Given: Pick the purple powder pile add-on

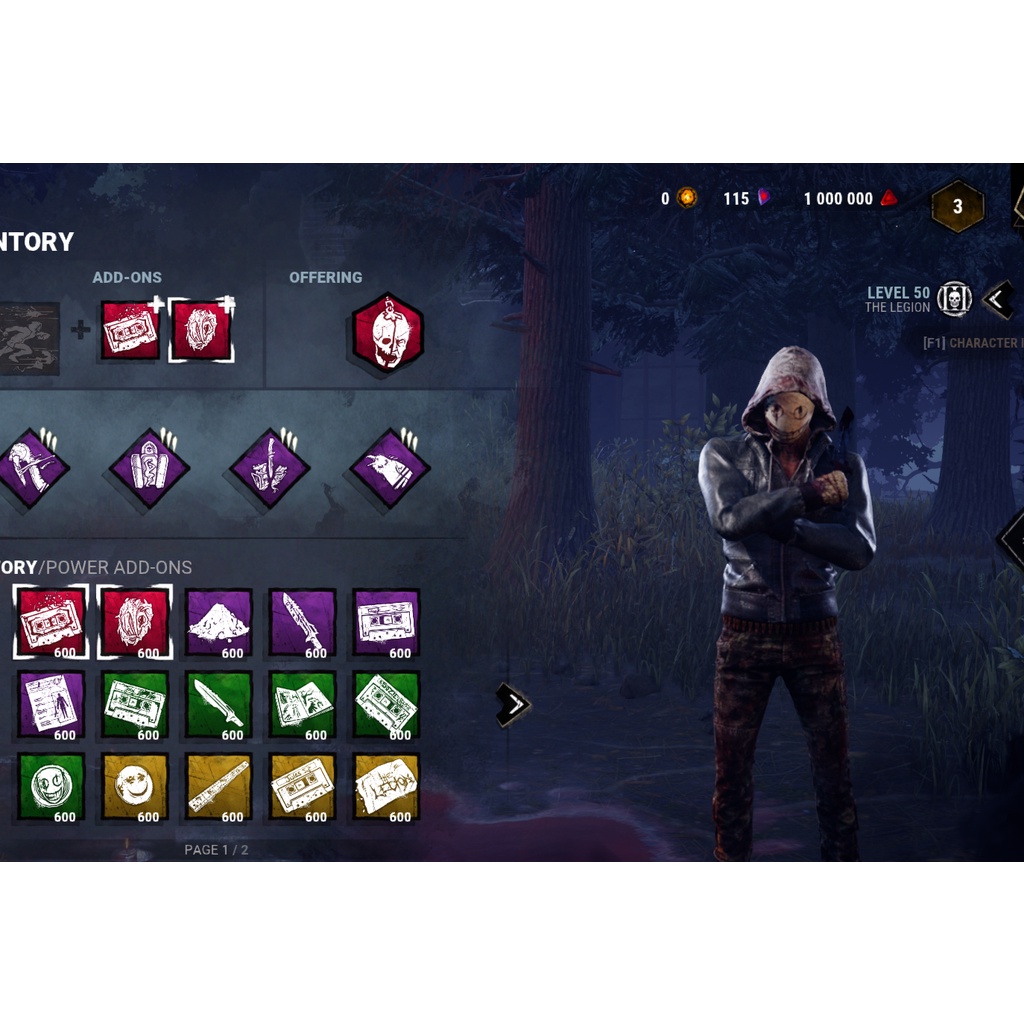Looking at the screenshot, I should point(218,622).
